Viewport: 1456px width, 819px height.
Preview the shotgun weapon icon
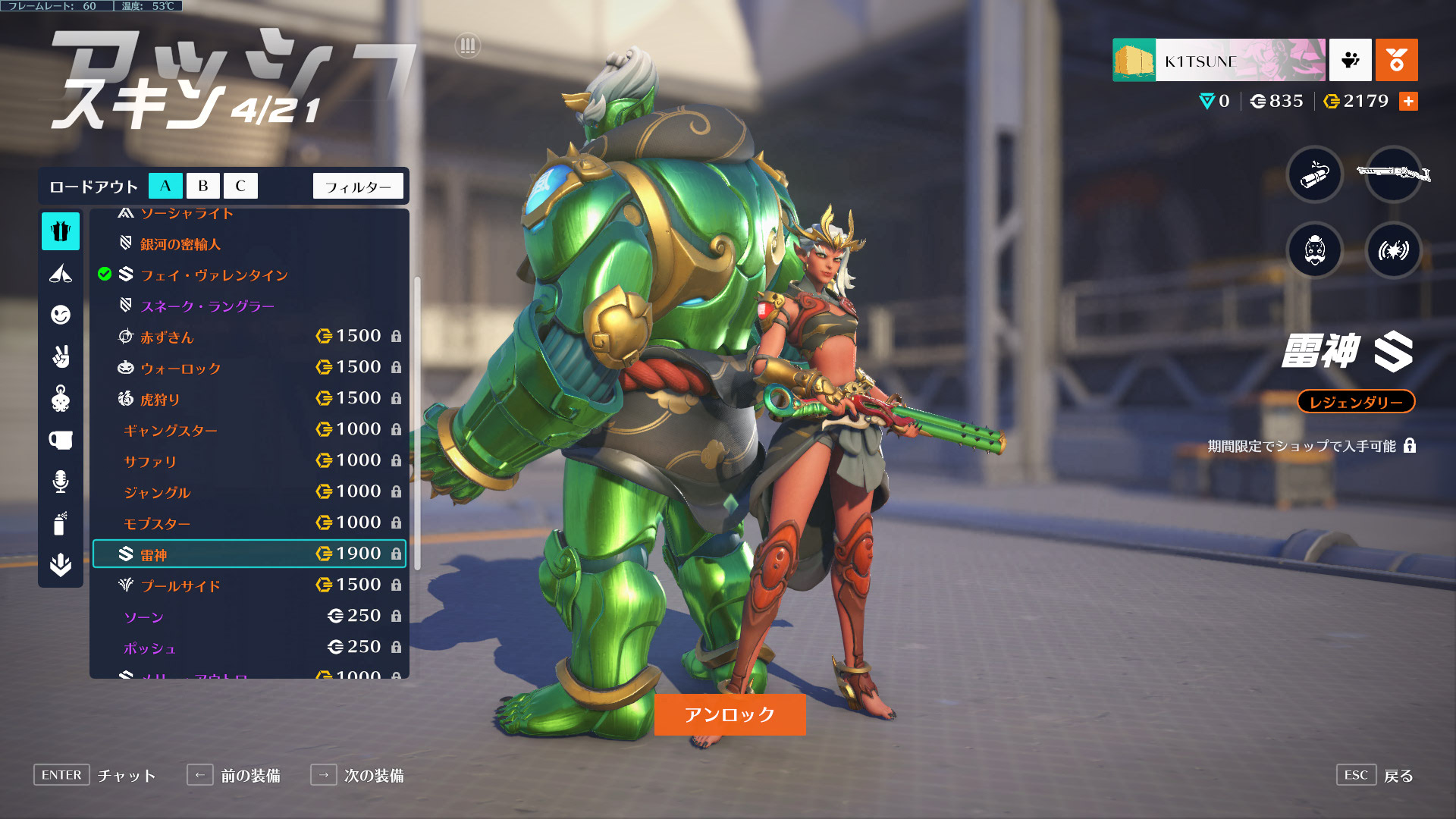[1393, 174]
